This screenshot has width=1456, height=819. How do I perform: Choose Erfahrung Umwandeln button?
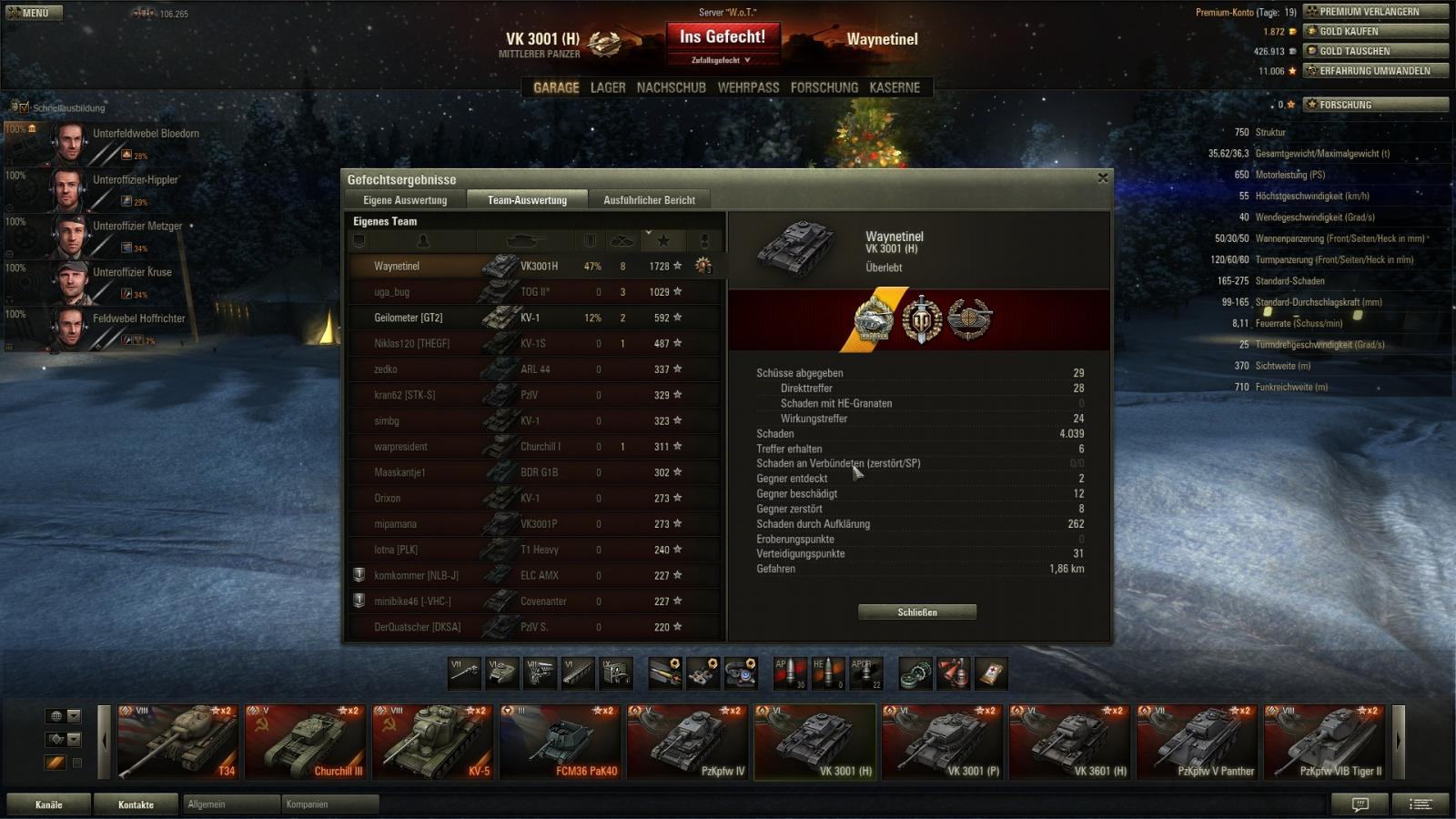(x=1374, y=71)
